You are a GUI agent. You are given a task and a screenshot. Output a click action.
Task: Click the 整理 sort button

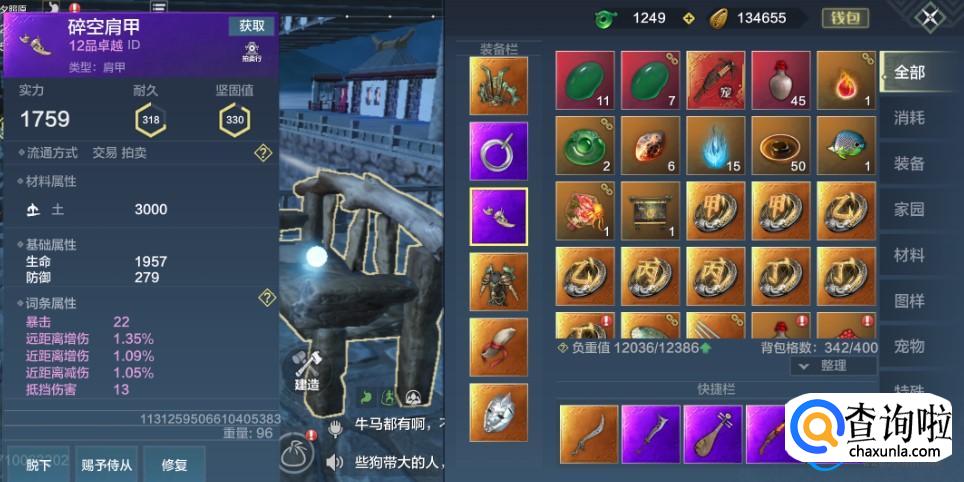(x=832, y=366)
